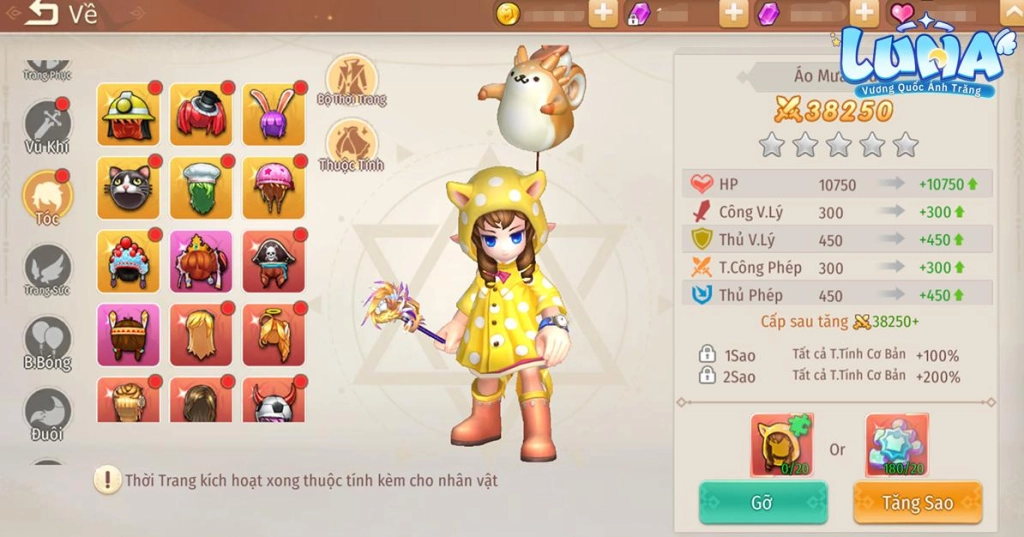Go back with the Về button
Image resolution: width=1024 pixels, height=537 pixels.
[x=60, y=14]
